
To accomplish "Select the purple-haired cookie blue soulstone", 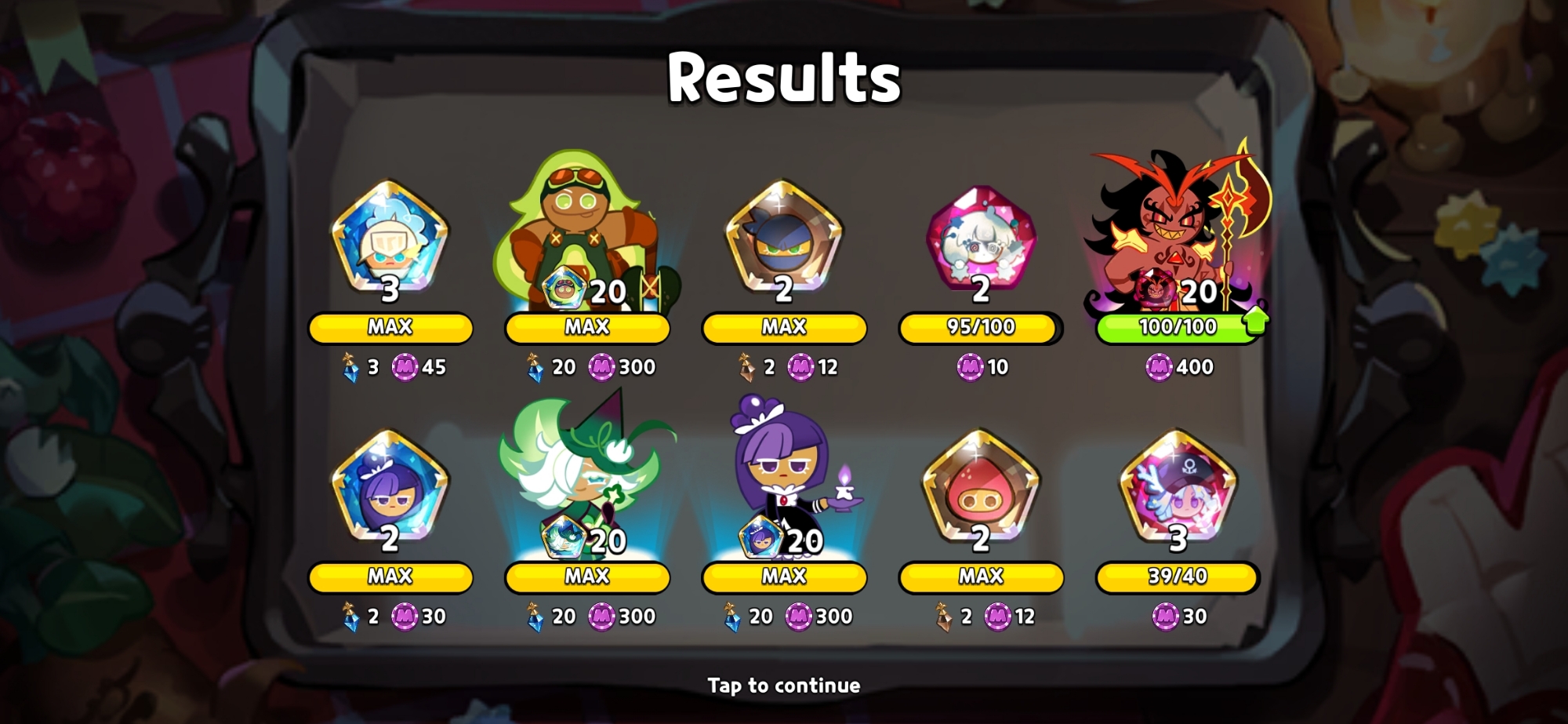I will [x=390, y=486].
